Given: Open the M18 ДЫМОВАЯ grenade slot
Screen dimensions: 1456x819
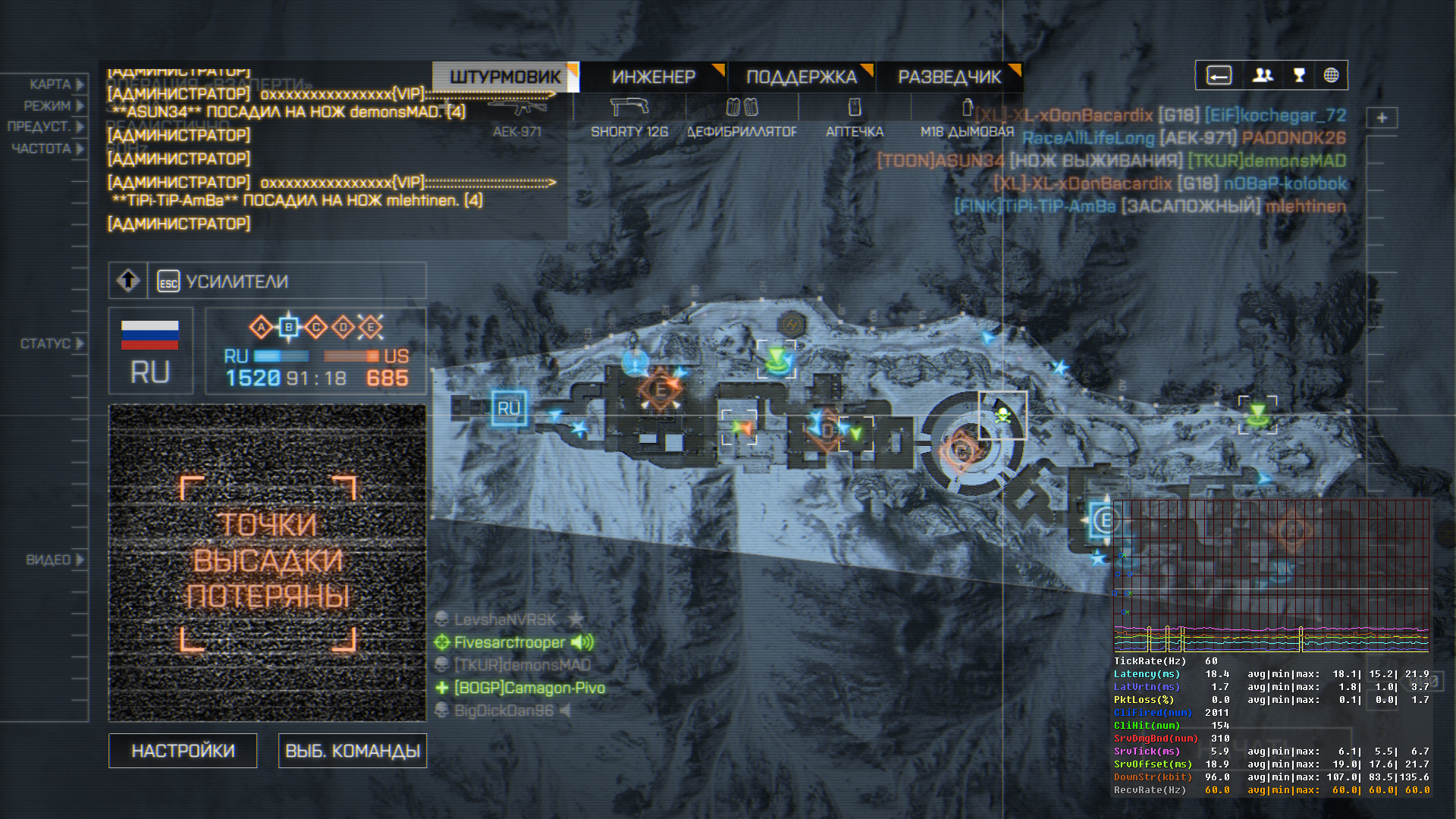Looking at the screenshot, I should click(x=967, y=118).
